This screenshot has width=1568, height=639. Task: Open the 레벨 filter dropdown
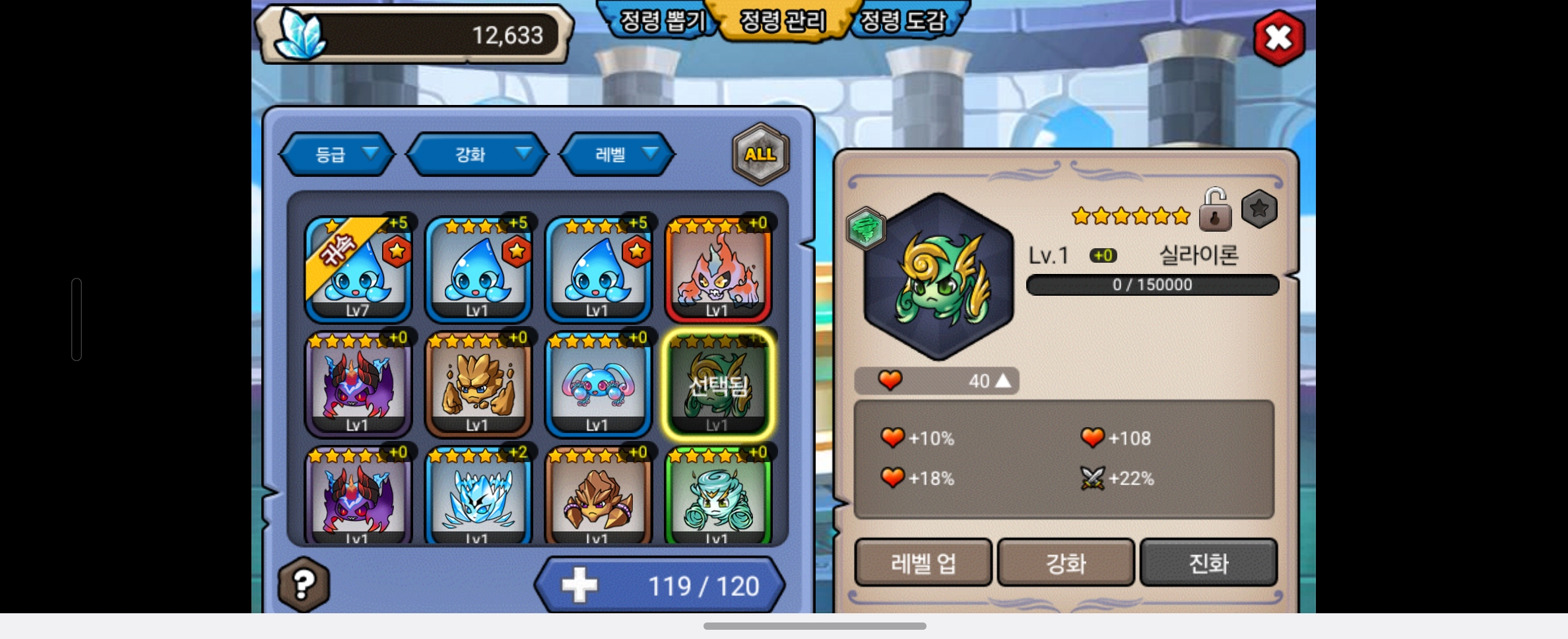tap(618, 154)
